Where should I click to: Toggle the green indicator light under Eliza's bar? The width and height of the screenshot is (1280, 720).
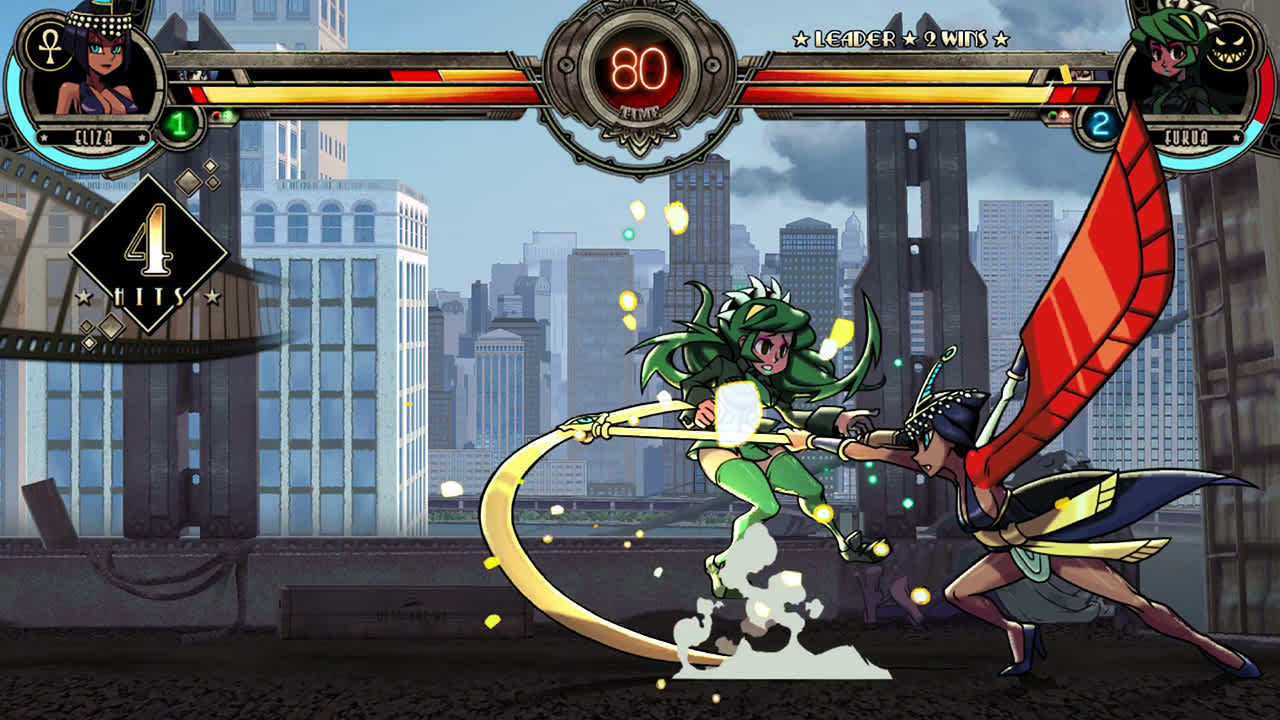[227, 116]
